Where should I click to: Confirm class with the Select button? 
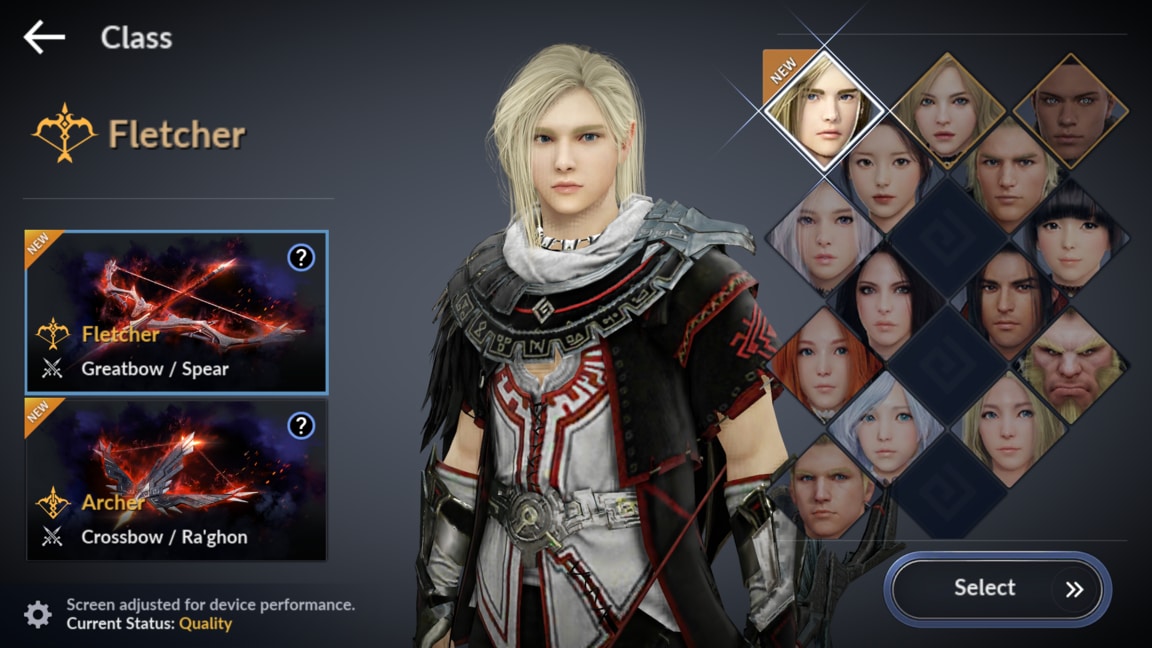point(997,589)
